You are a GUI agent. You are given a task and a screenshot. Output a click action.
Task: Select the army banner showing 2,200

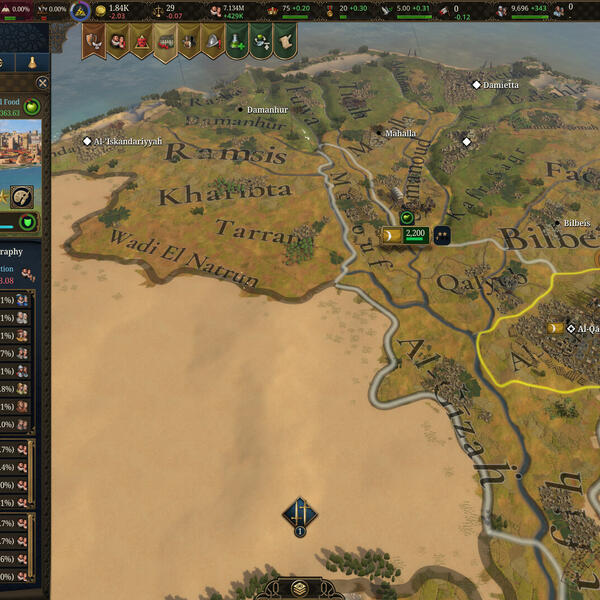[405, 235]
